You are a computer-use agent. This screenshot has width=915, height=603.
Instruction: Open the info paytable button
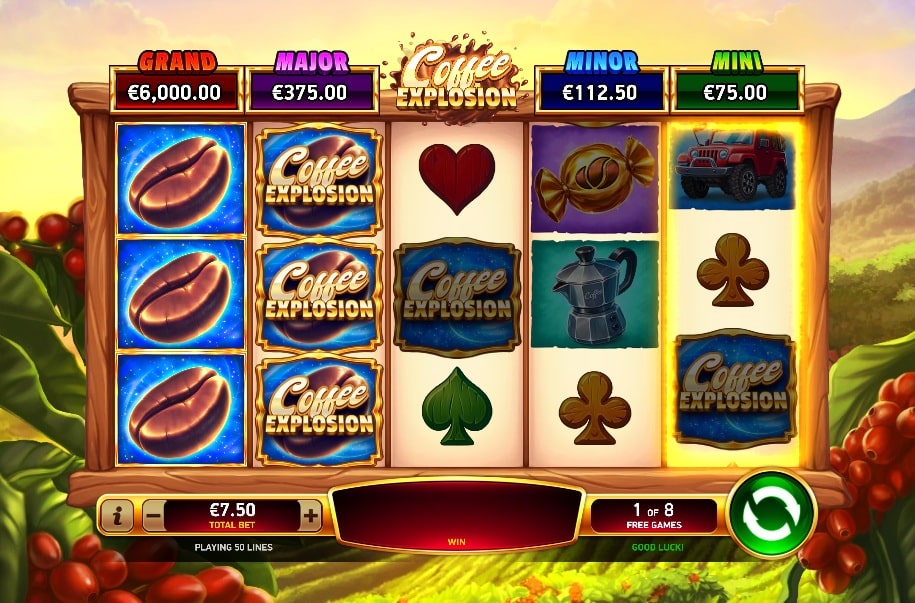(118, 516)
